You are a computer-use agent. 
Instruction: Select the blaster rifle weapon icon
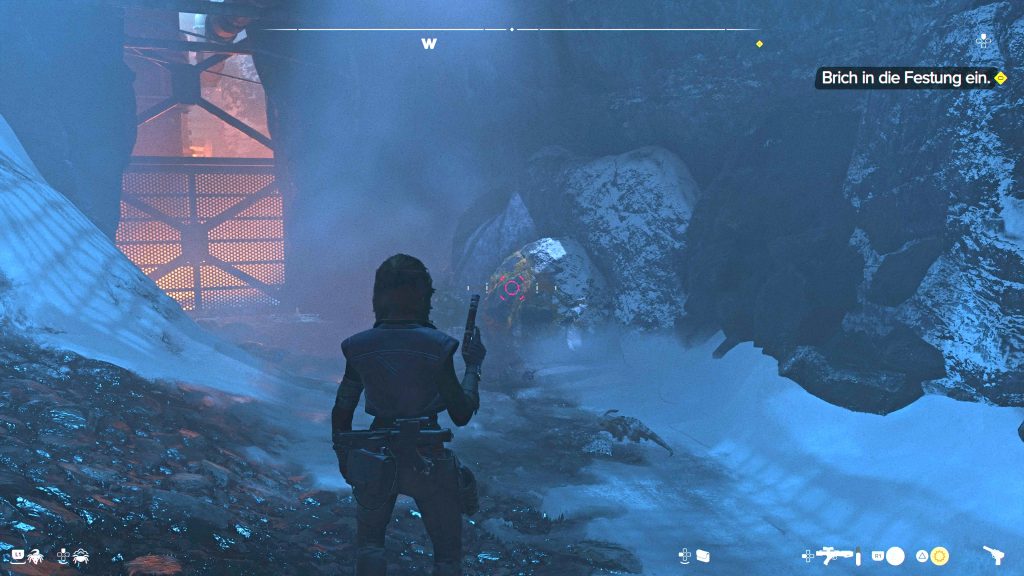(x=835, y=555)
